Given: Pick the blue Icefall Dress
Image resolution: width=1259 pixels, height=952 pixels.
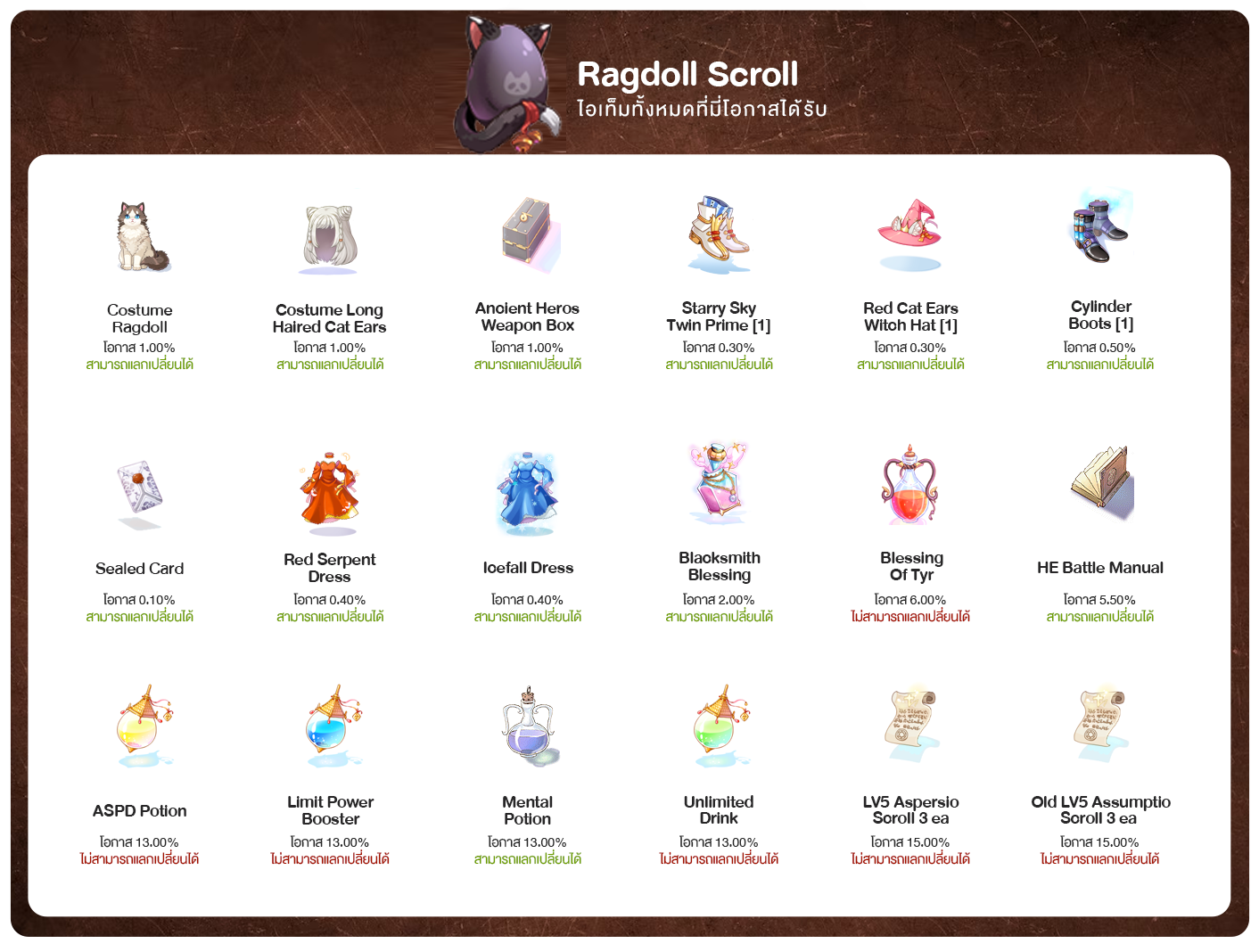Looking at the screenshot, I should (528, 490).
